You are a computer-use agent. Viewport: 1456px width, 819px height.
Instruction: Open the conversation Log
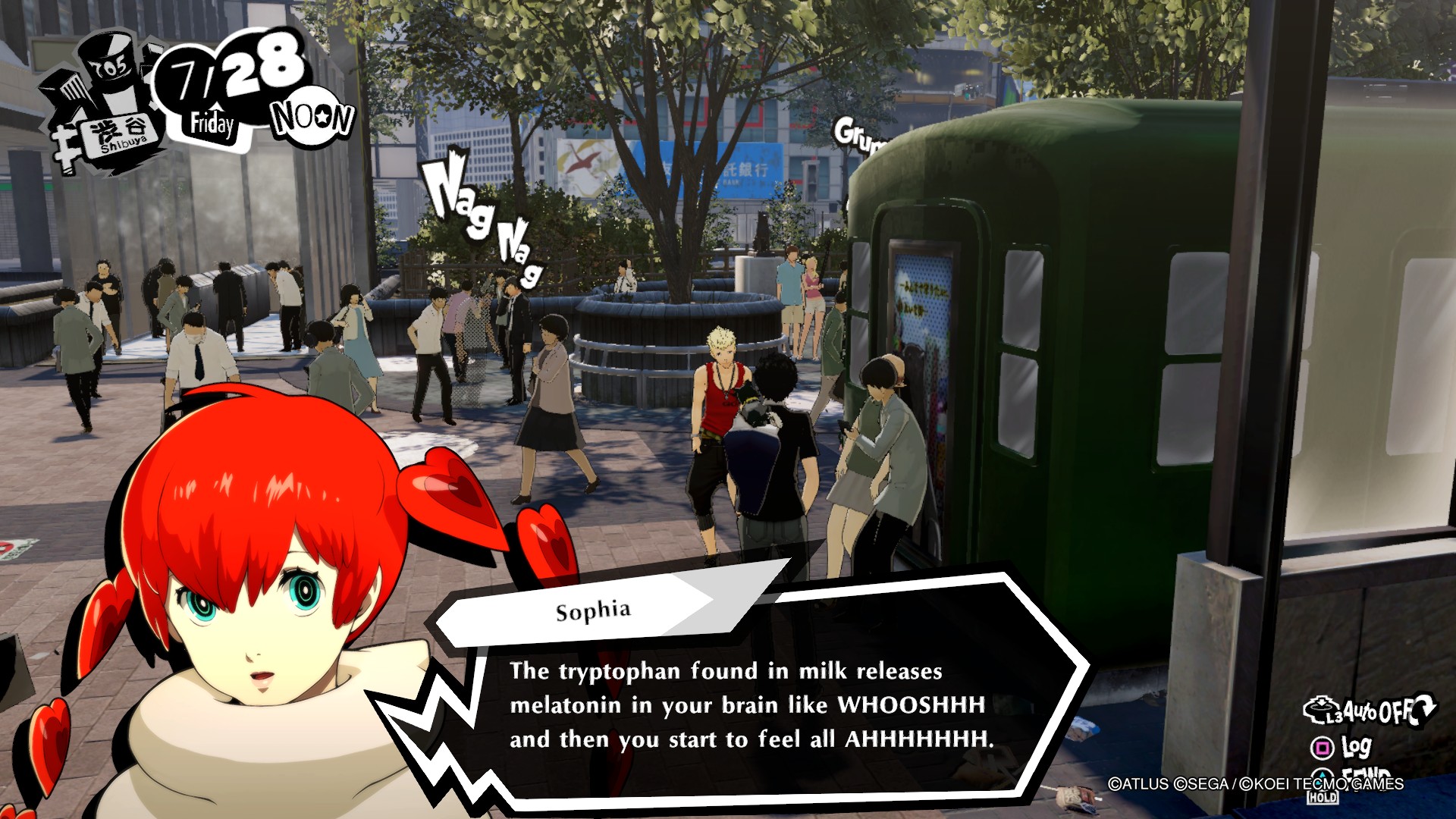pos(1342,748)
